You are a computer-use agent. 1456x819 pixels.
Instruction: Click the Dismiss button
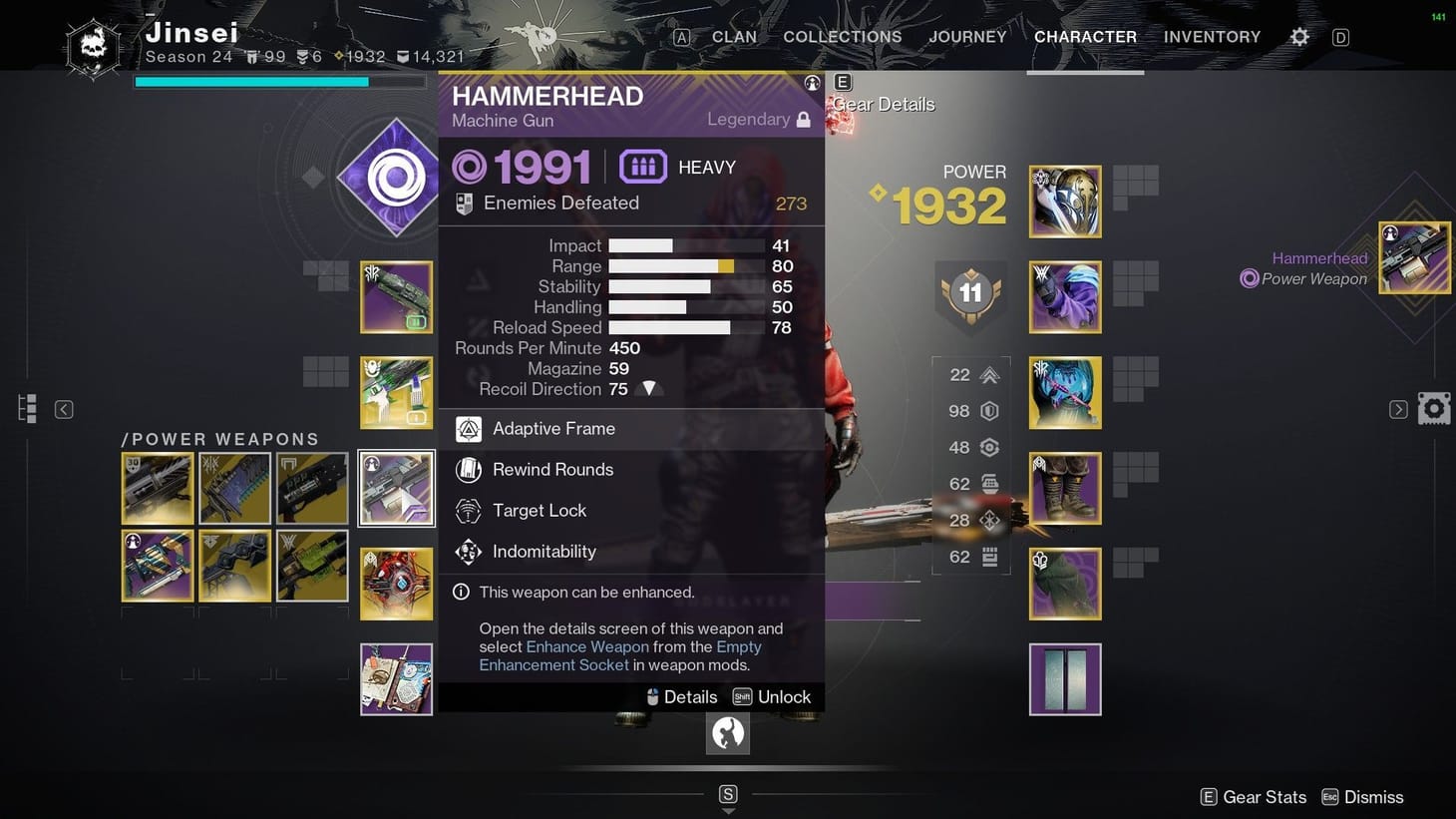point(1373,796)
